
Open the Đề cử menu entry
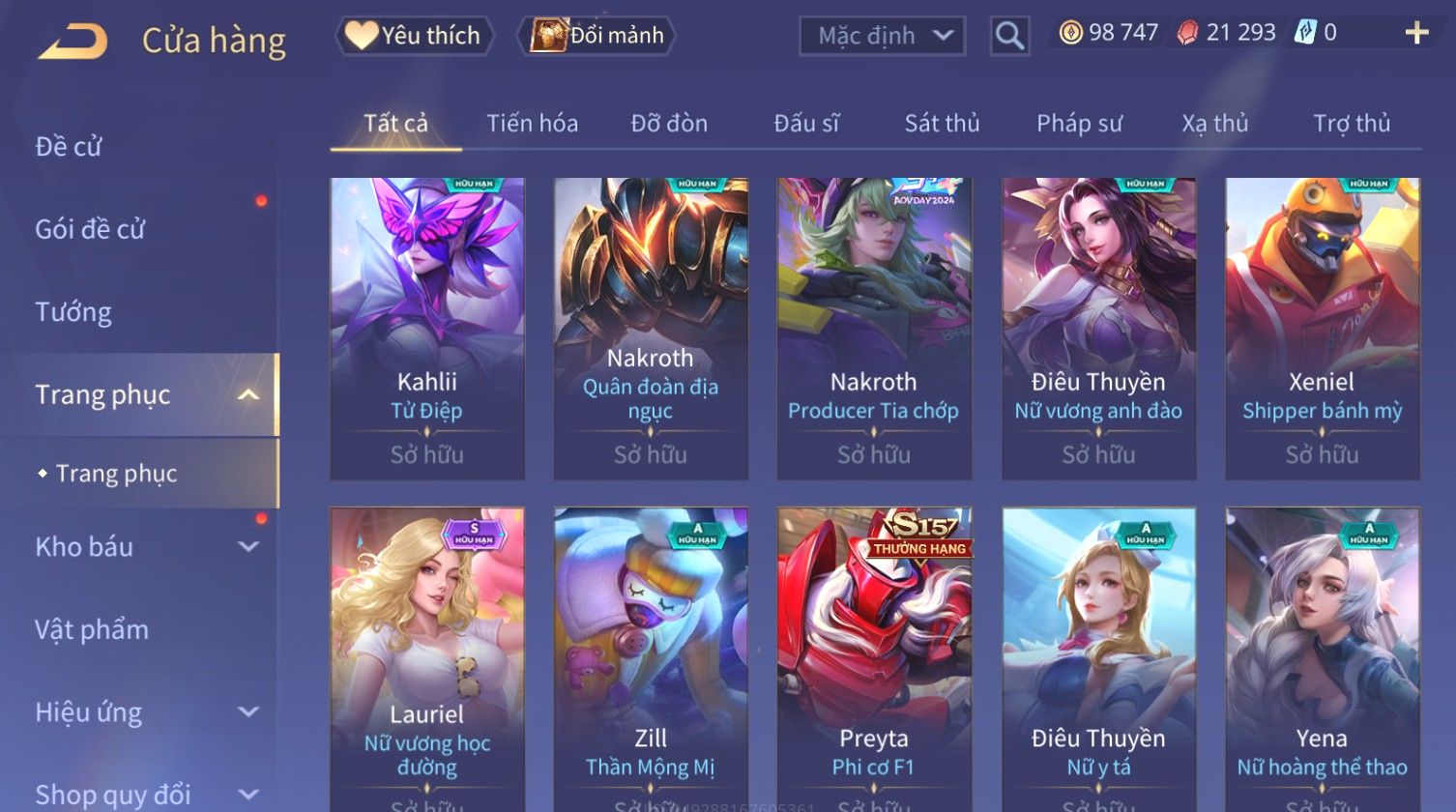click(69, 146)
